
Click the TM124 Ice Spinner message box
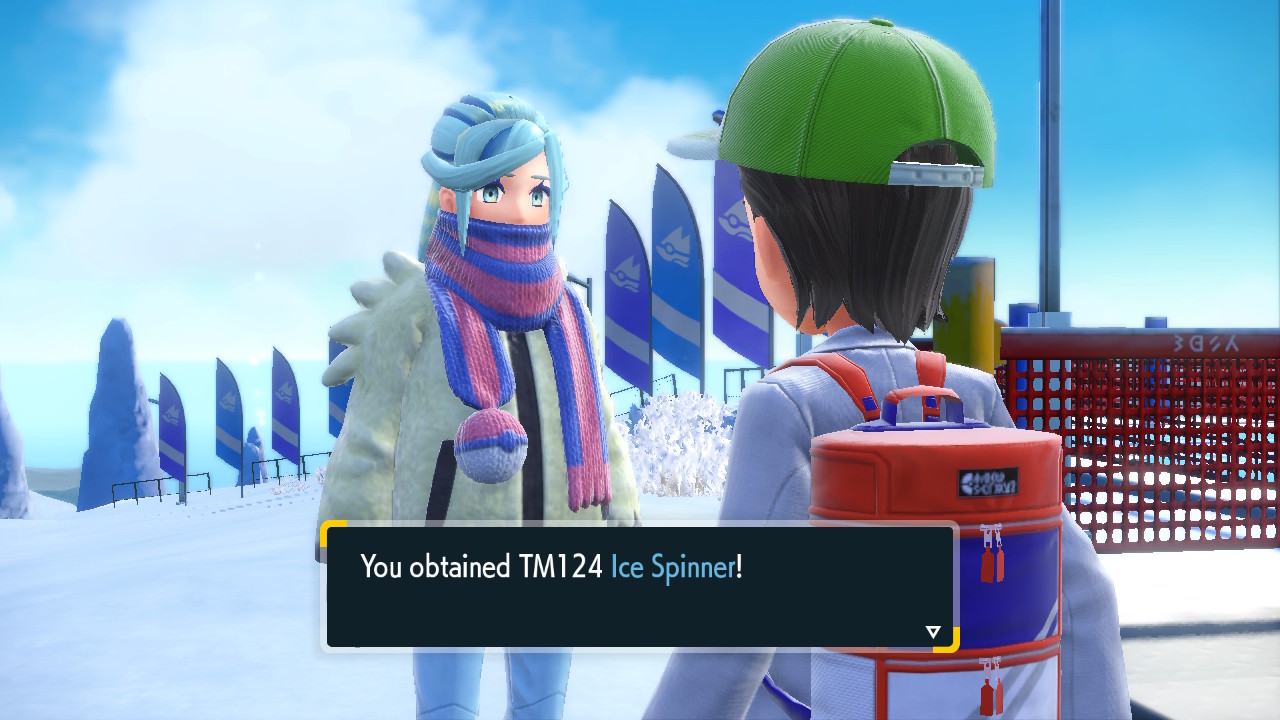(x=640, y=587)
